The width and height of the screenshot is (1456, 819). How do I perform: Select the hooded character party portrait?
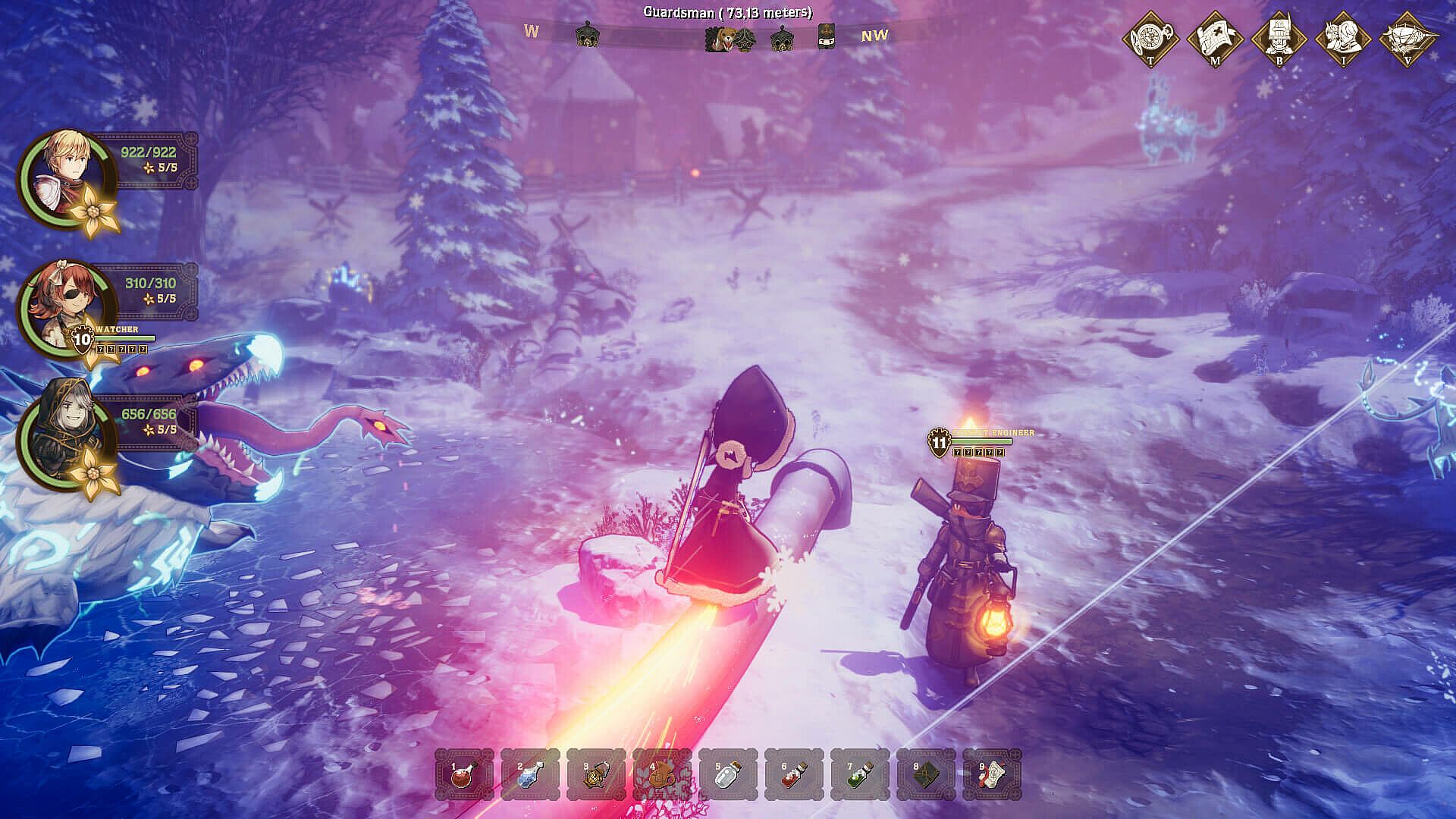coord(65,436)
